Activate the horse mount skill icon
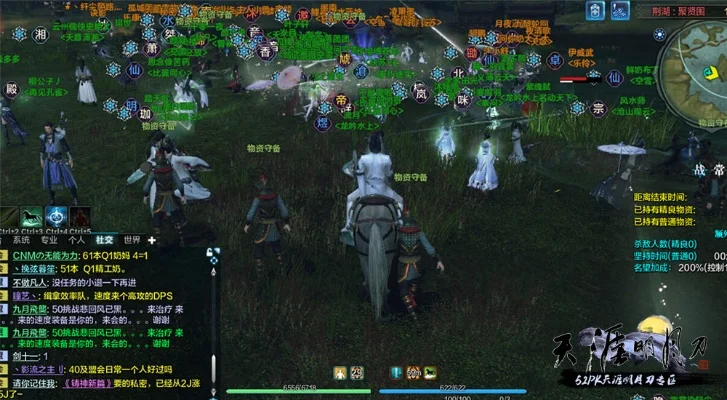This screenshot has height=400, width=727. pyautogui.click(x=33, y=216)
